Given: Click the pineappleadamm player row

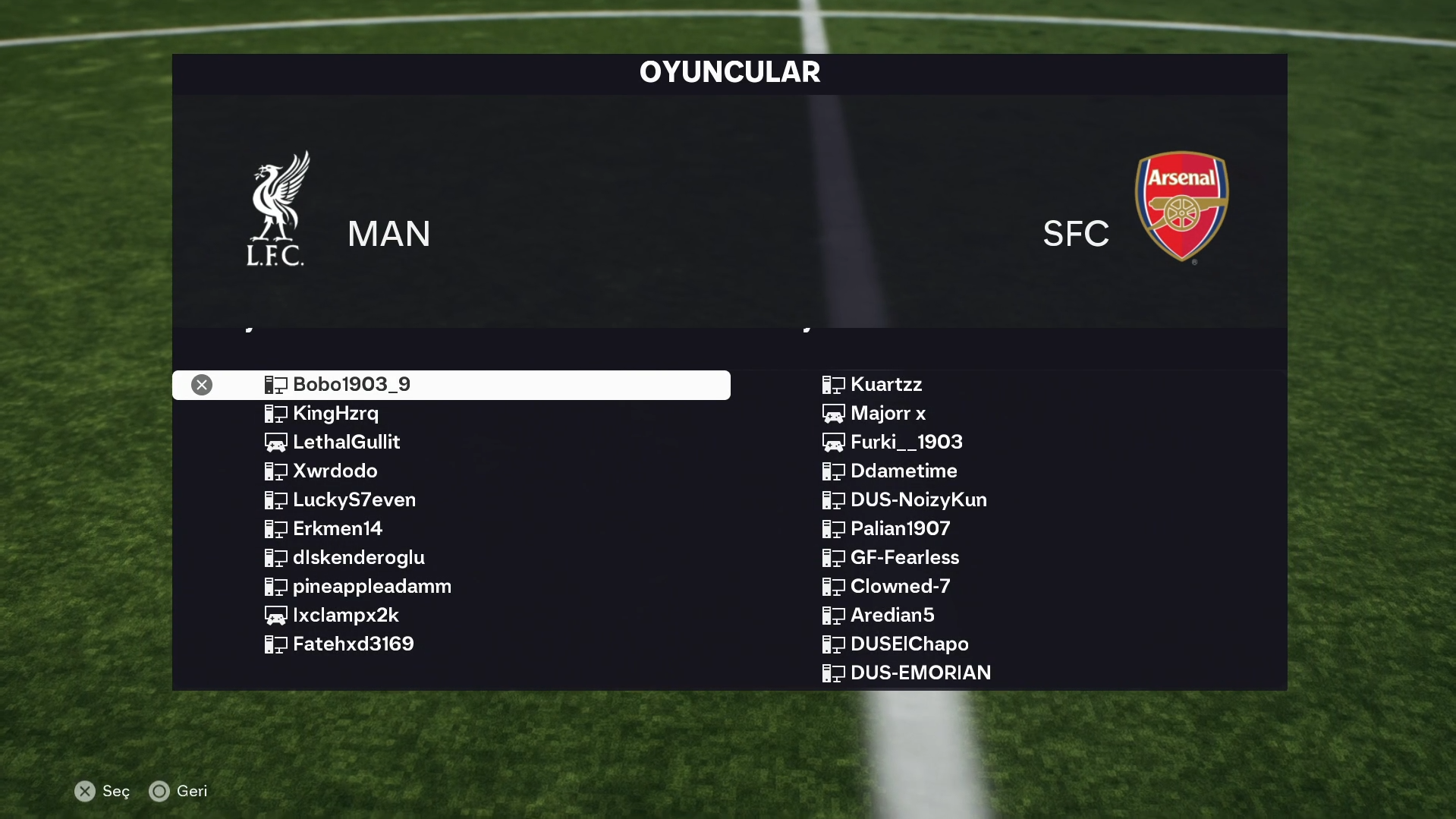Looking at the screenshot, I should 372,587.
